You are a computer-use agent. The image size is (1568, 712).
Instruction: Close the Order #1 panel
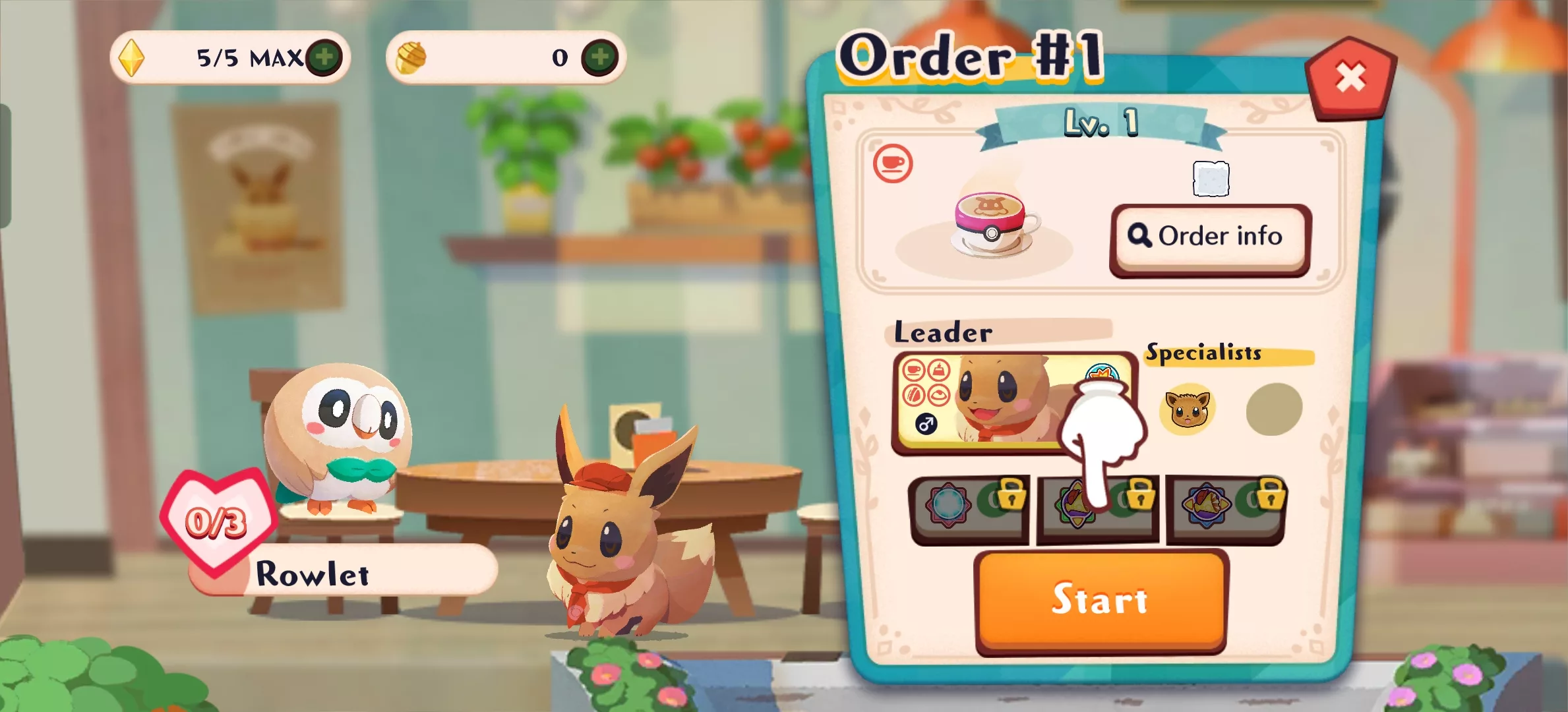[1350, 78]
